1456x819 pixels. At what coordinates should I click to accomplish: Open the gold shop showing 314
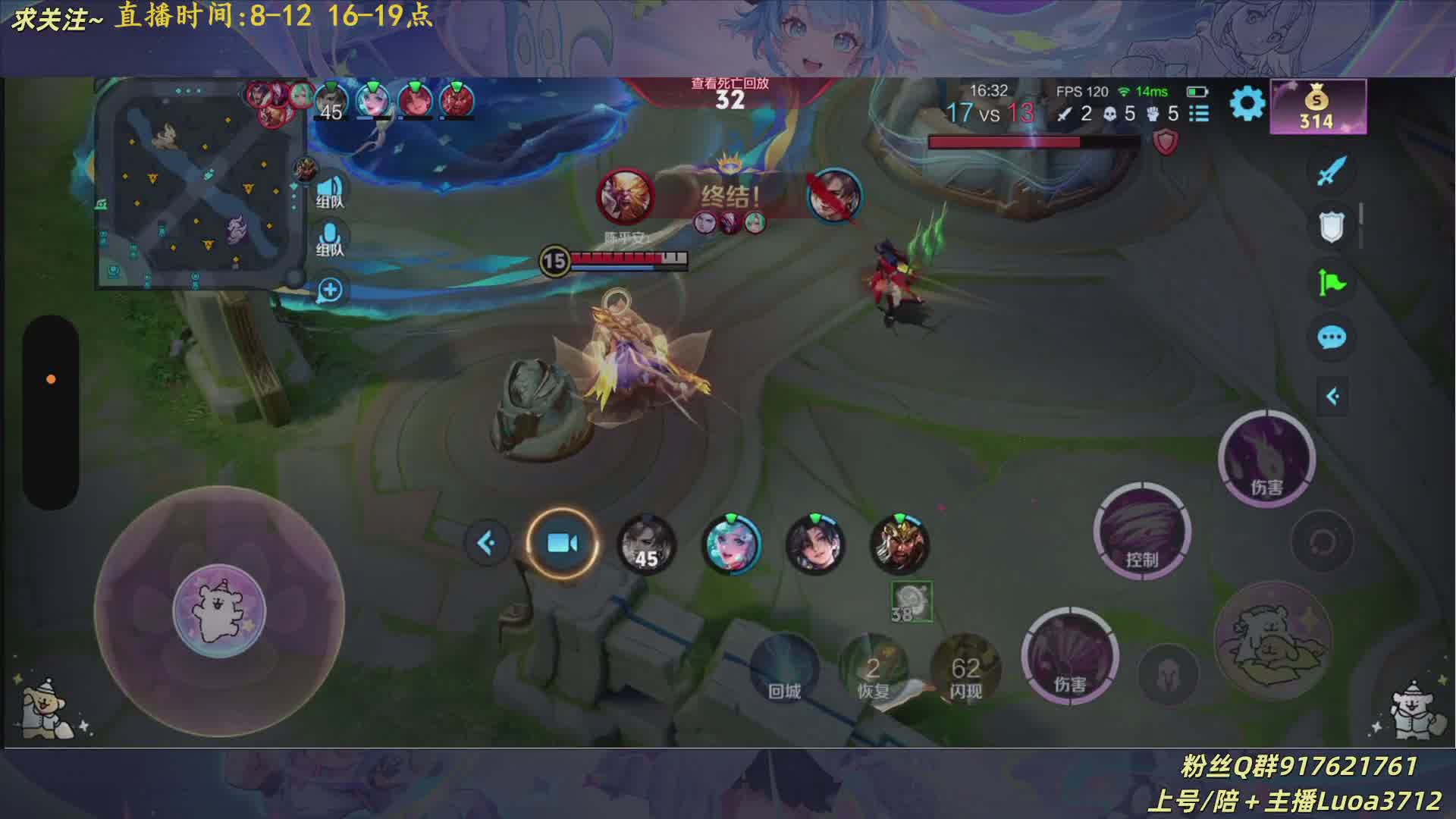[x=1318, y=107]
